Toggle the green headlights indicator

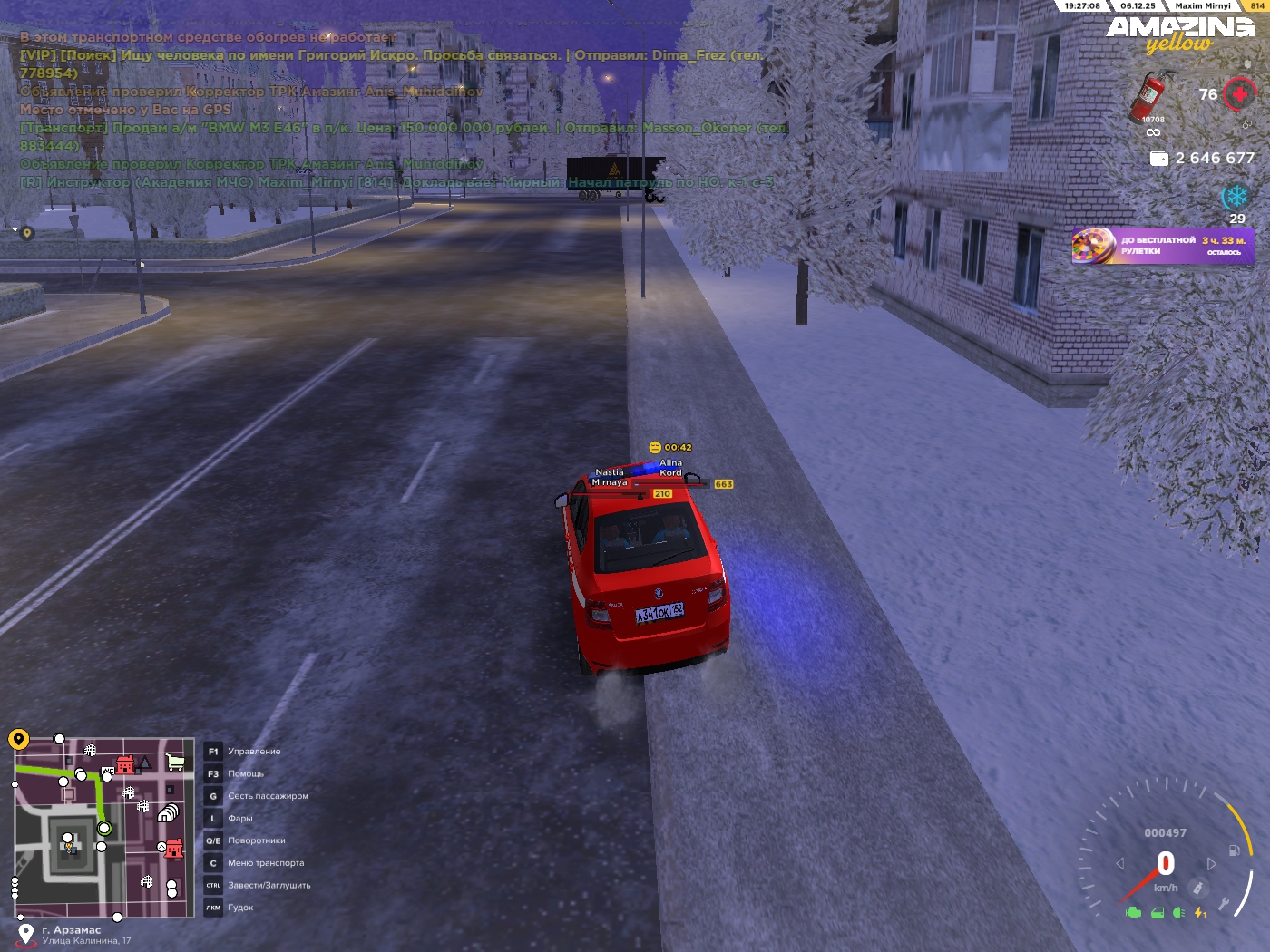(x=1178, y=913)
